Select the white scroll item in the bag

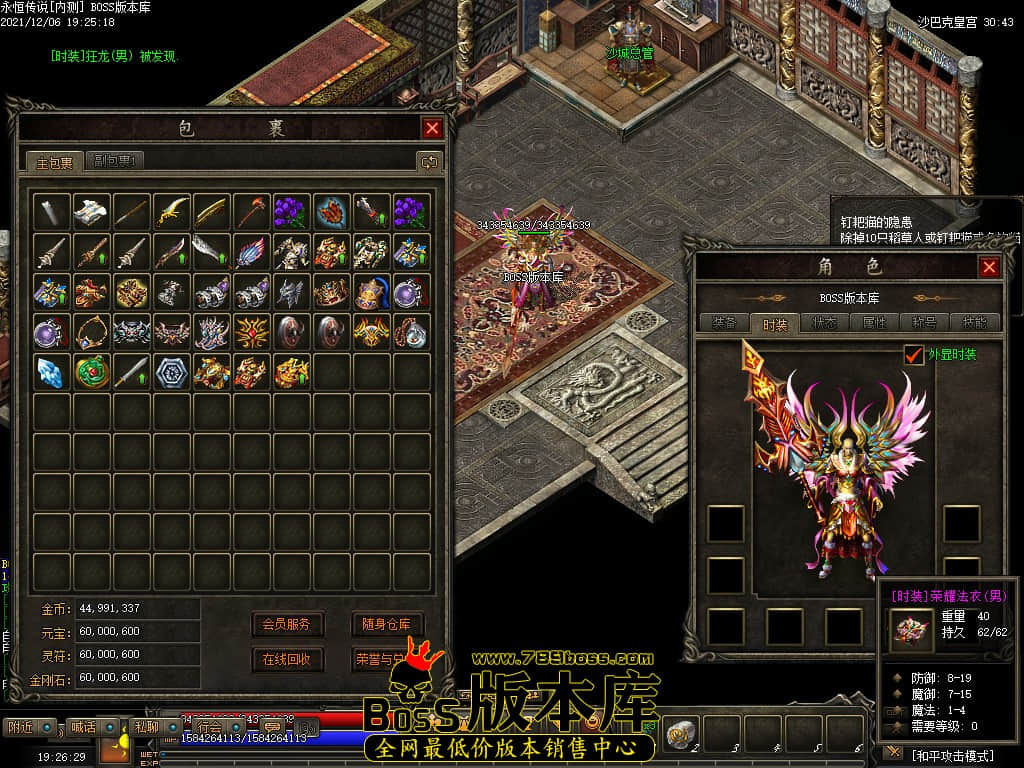91,211
